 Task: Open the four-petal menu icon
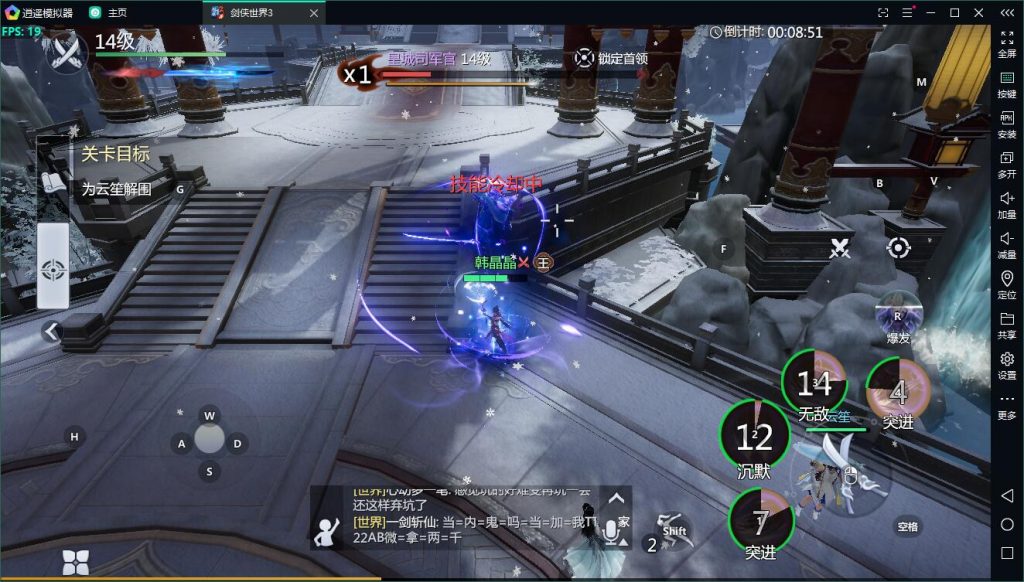(76, 562)
